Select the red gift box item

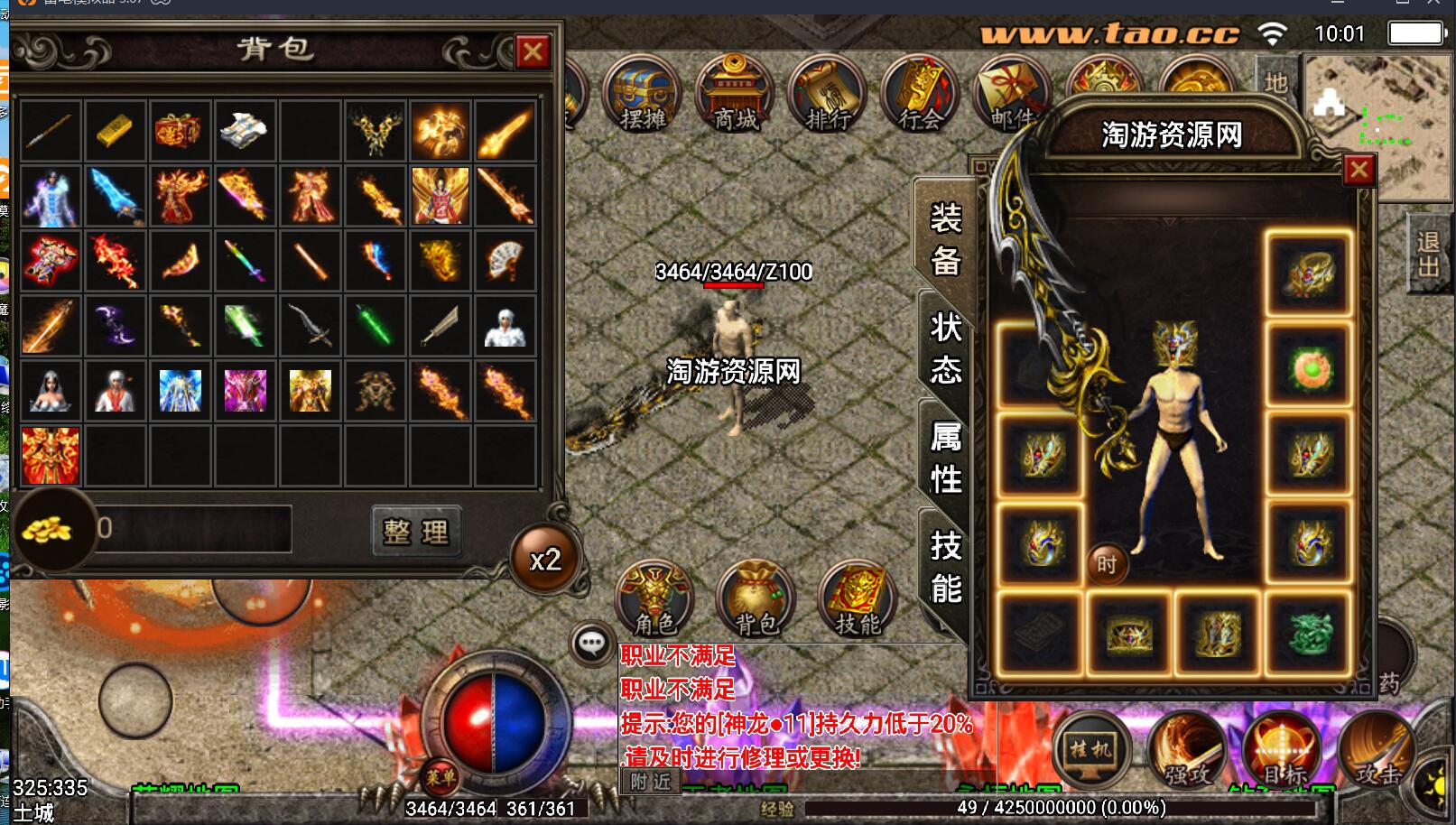tap(180, 131)
